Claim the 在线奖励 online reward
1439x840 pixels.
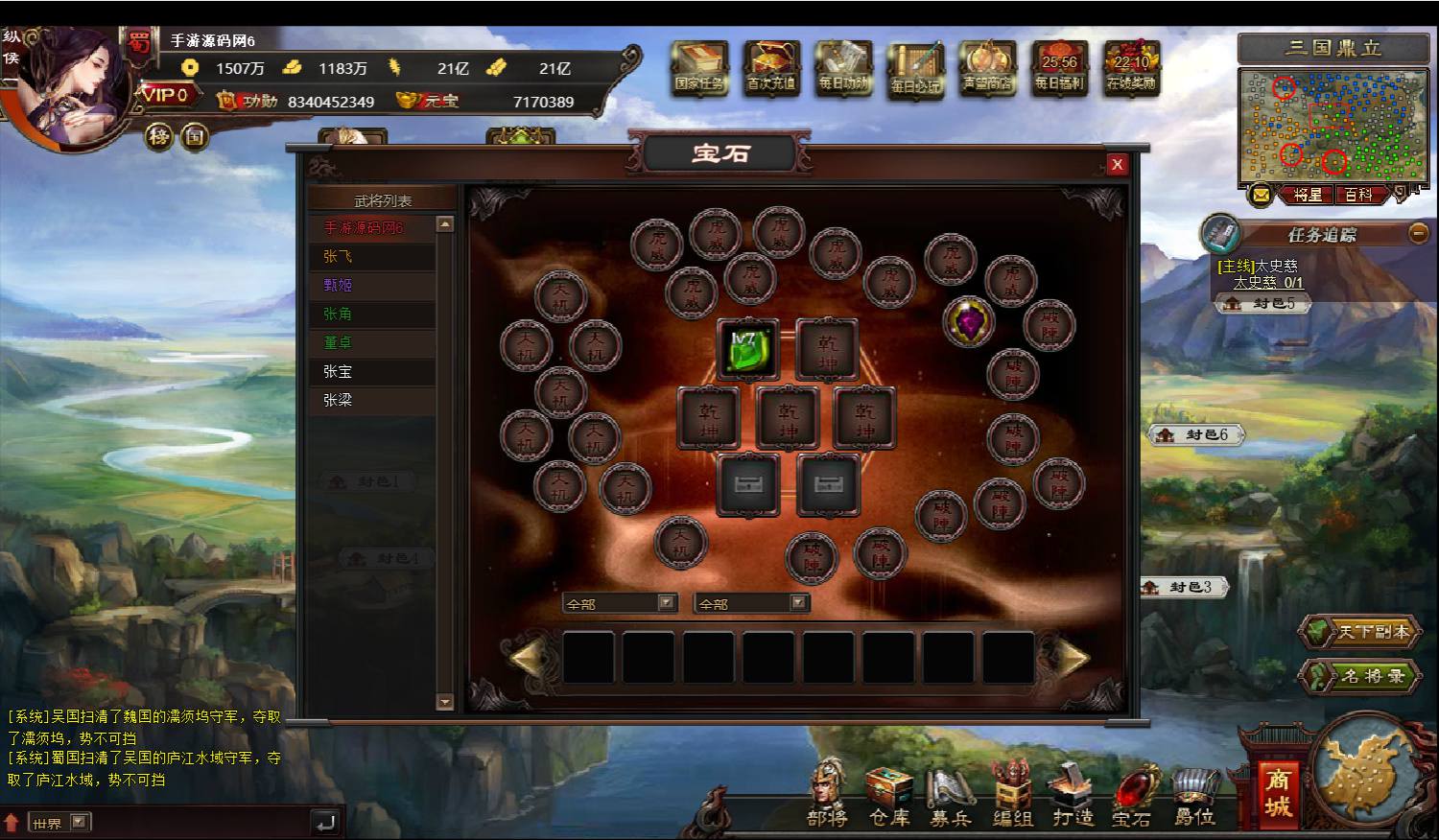pyautogui.click(x=1131, y=67)
